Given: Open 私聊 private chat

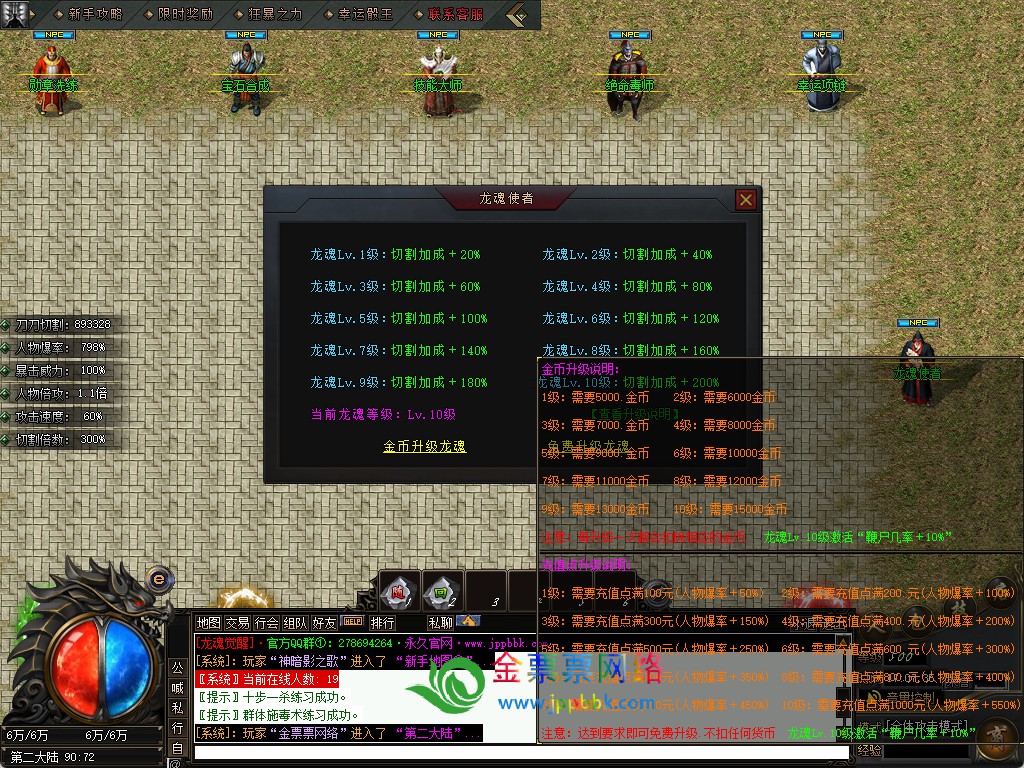Looking at the screenshot, I should [440, 623].
